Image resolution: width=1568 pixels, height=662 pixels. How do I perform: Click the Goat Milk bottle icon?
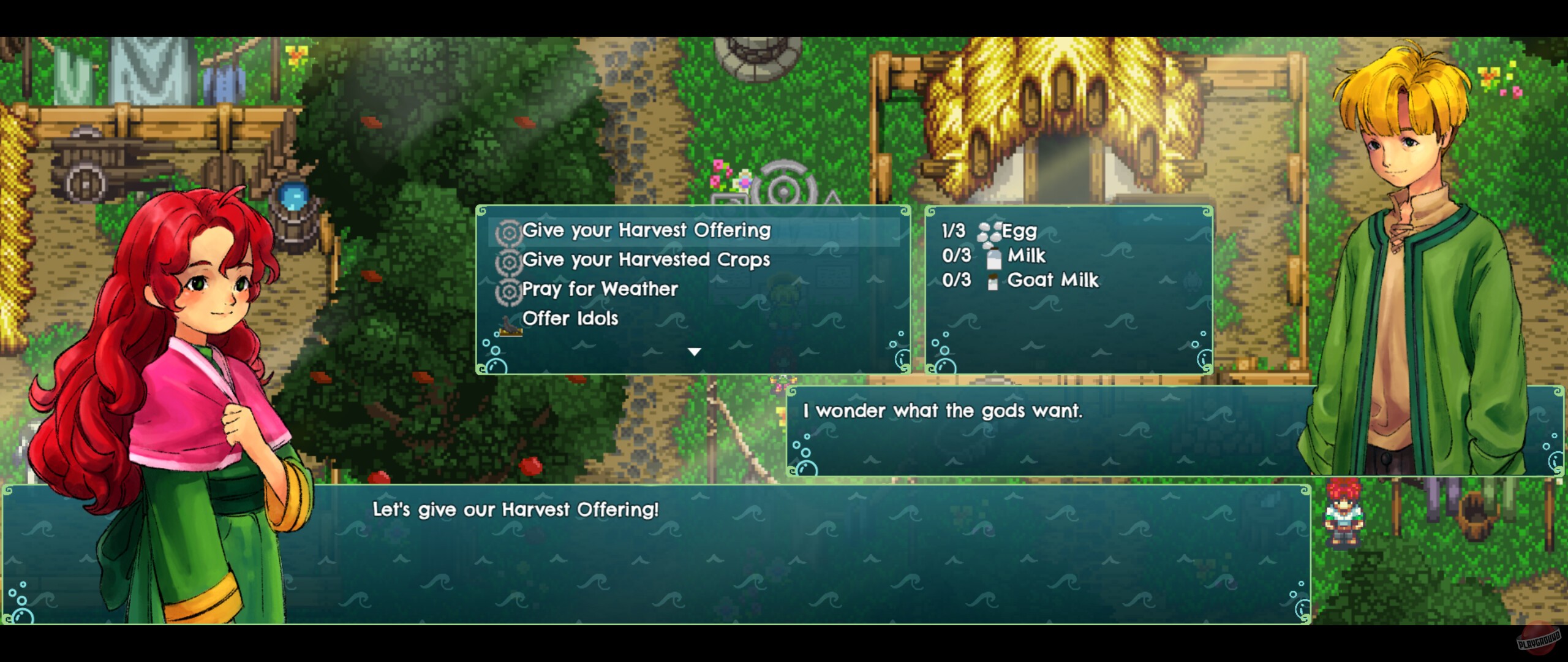point(993,281)
